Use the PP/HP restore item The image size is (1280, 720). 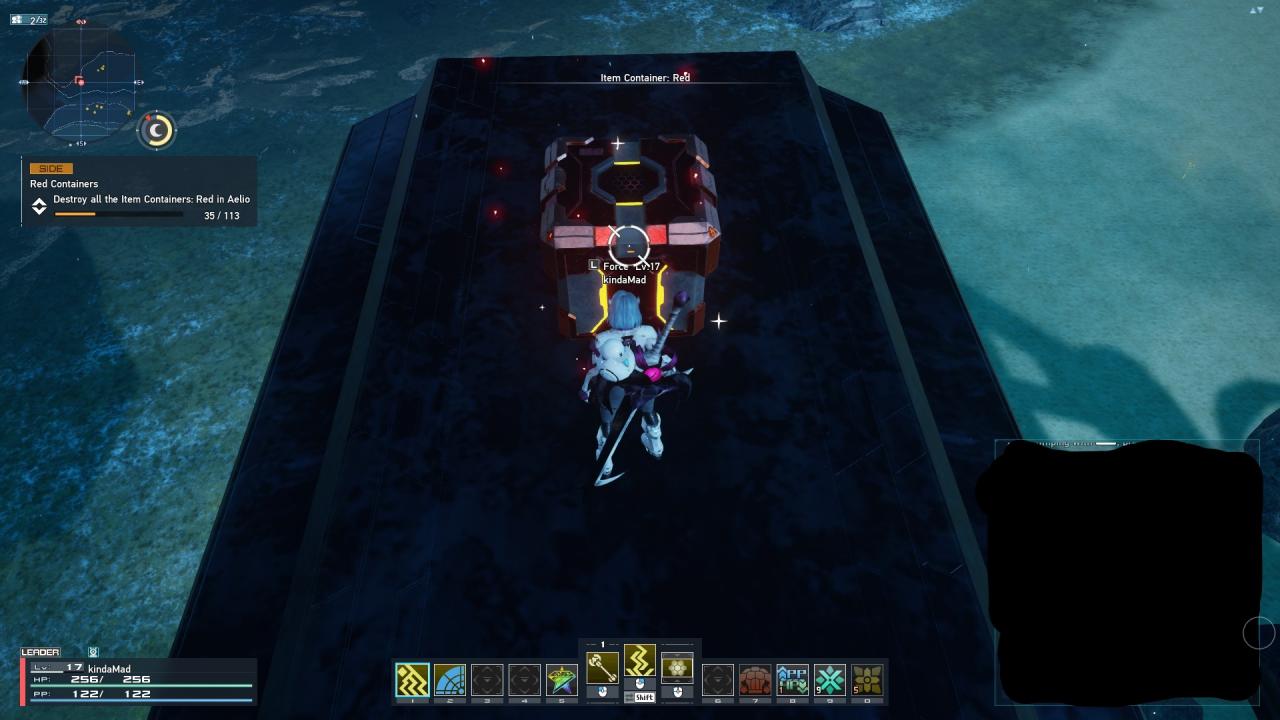(x=792, y=680)
